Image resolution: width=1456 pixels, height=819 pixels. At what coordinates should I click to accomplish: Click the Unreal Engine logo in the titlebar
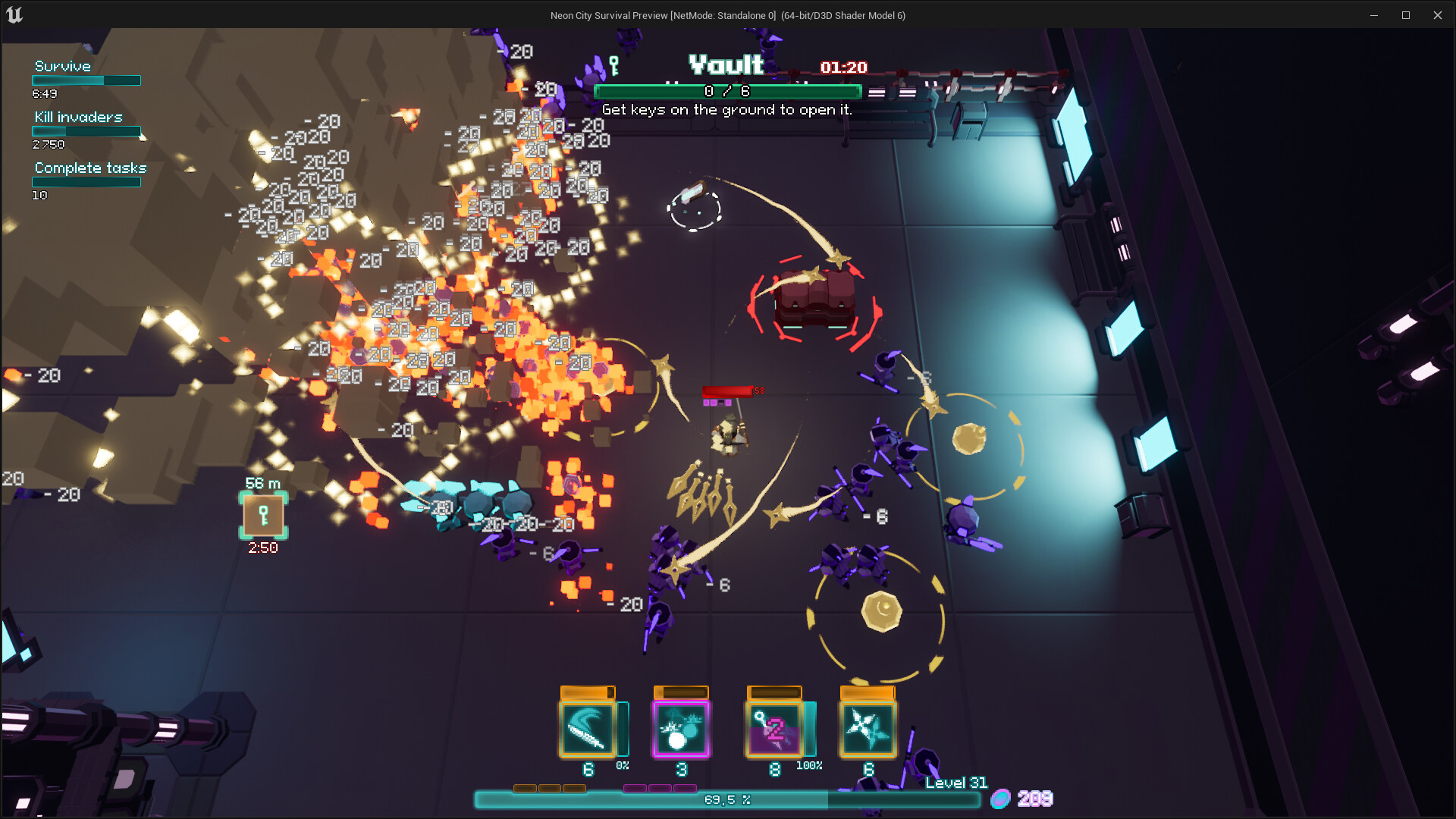point(13,14)
